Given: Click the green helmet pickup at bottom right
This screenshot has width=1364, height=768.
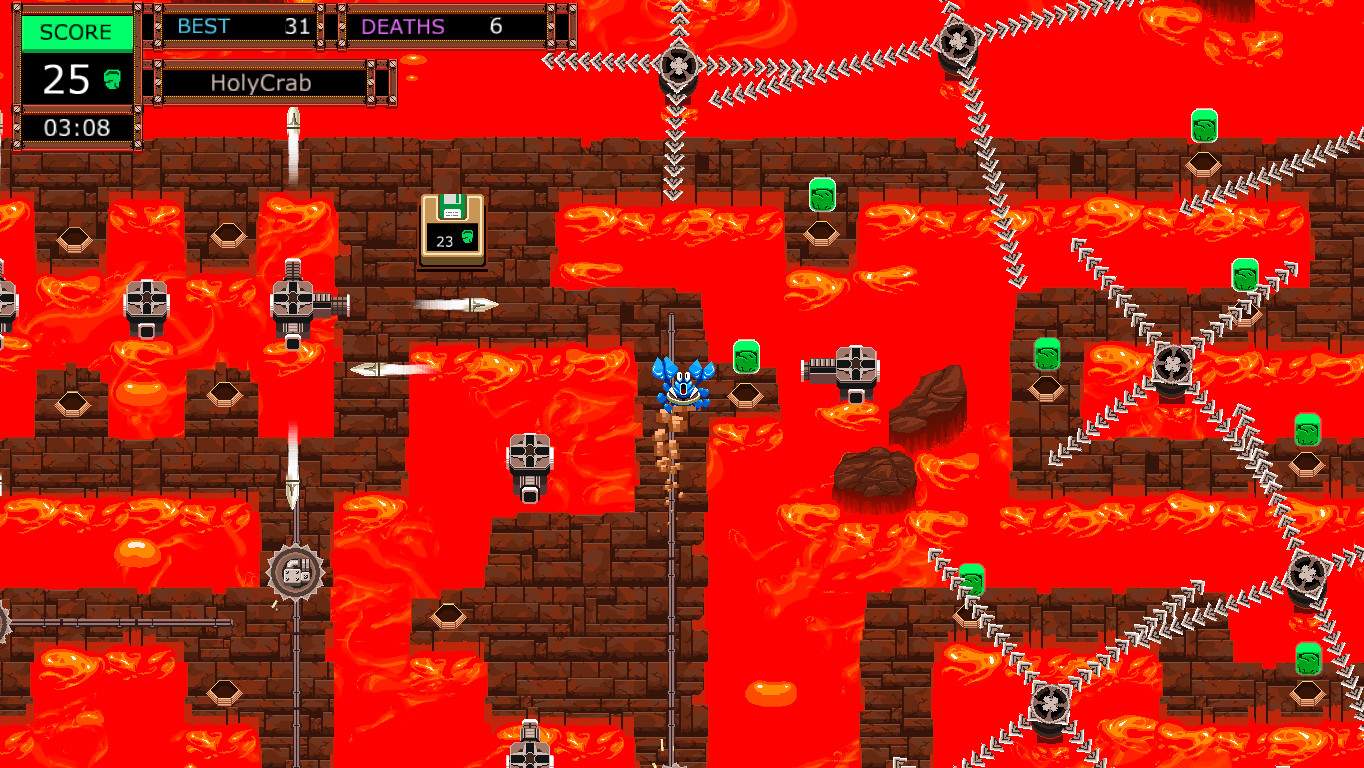Looking at the screenshot, I should coord(1307,660).
